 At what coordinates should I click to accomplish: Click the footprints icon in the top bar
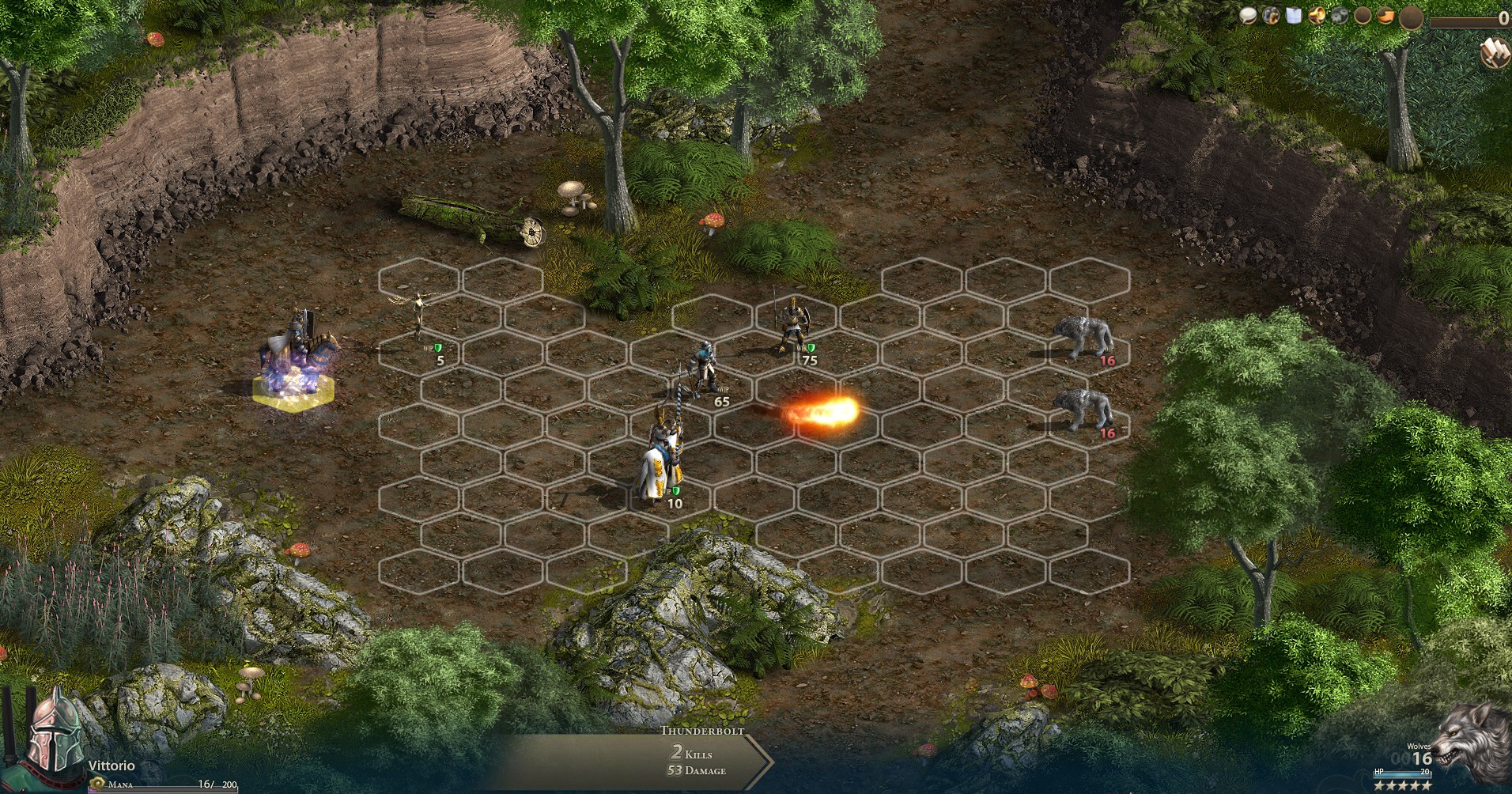pyautogui.click(x=1271, y=13)
